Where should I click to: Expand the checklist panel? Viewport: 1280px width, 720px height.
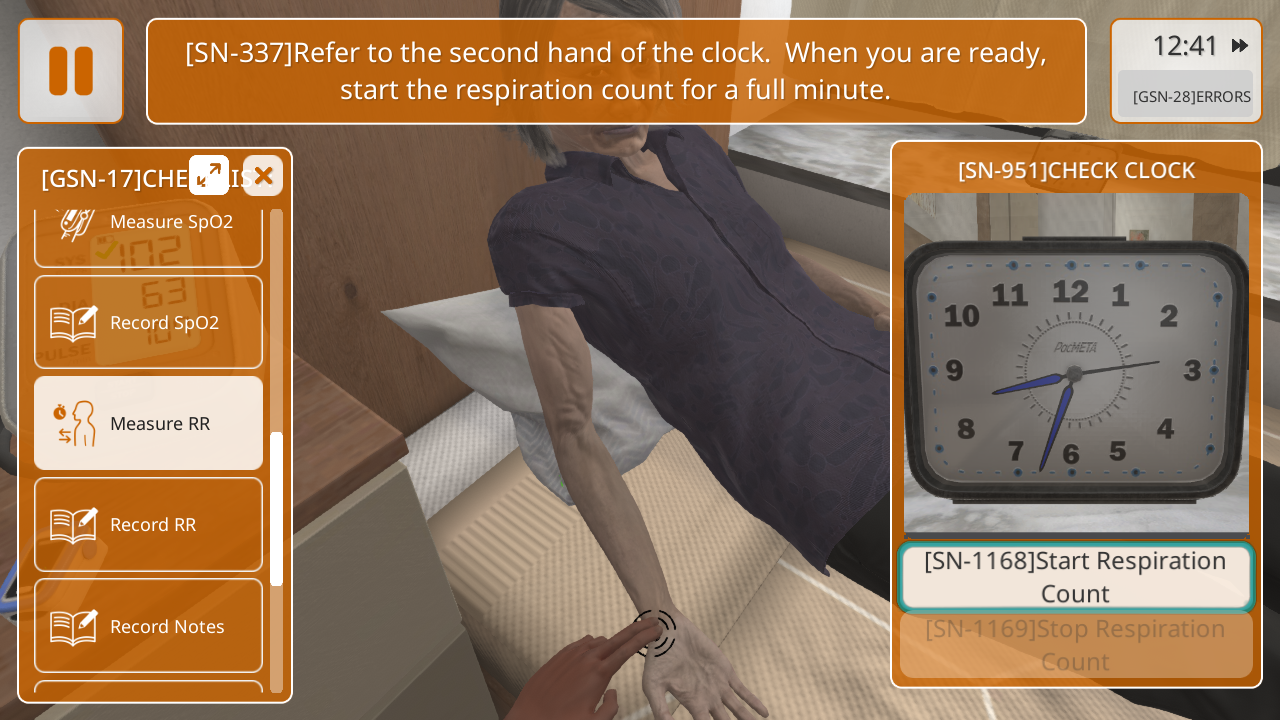pyautogui.click(x=209, y=176)
